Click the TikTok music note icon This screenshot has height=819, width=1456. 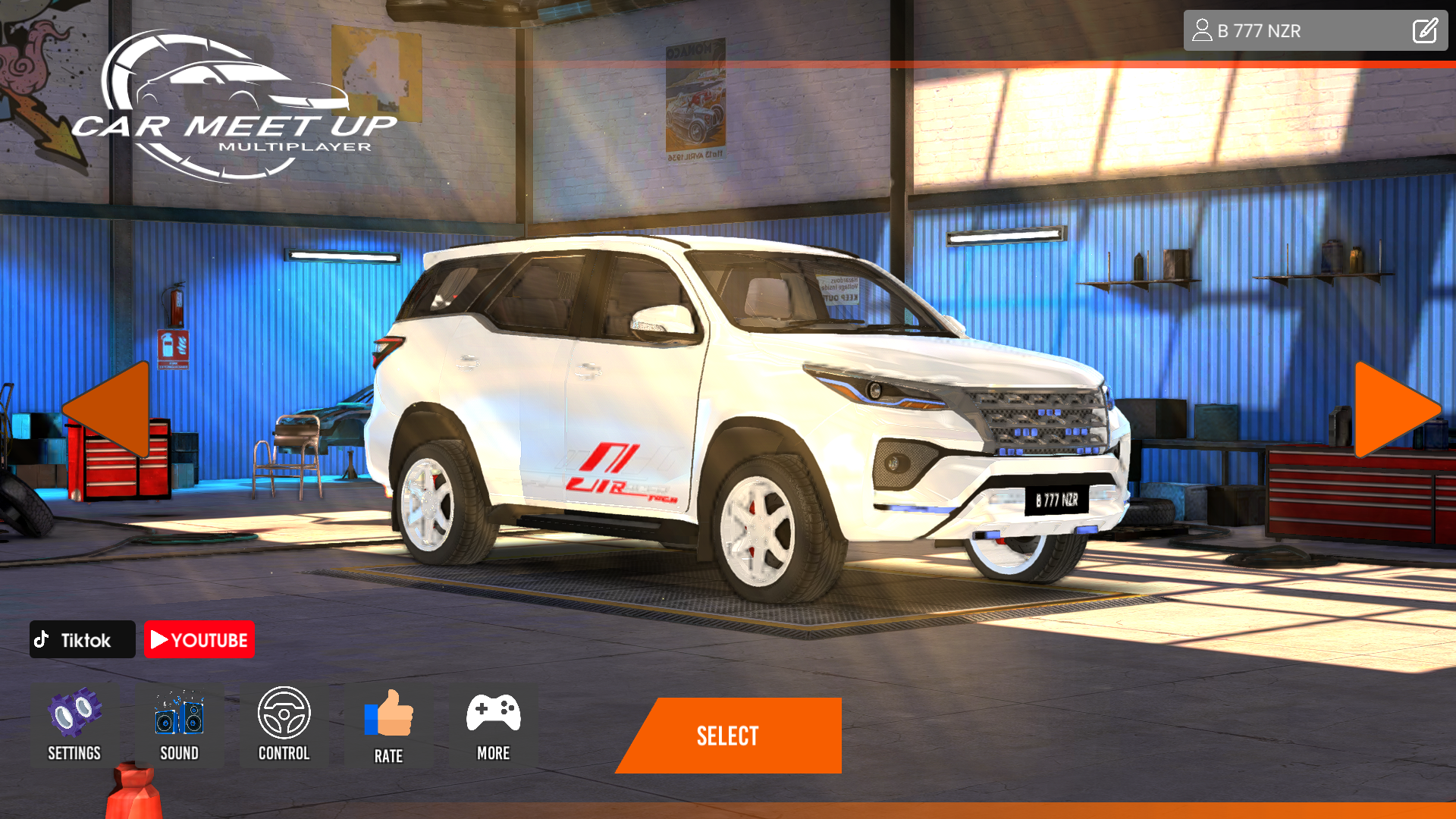tap(43, 639)
